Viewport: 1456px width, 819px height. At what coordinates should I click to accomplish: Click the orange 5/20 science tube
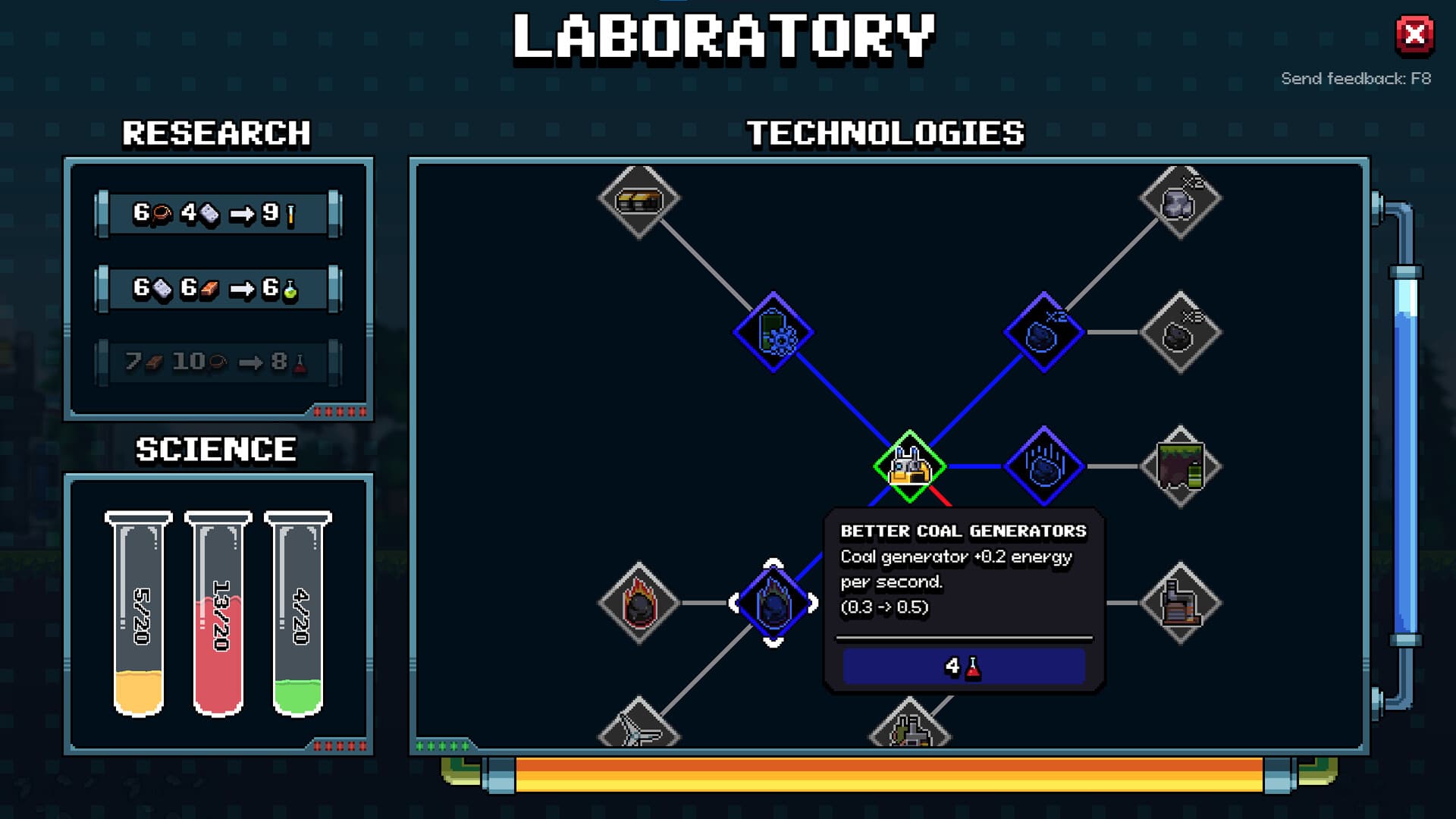click(x=139, y=614)
